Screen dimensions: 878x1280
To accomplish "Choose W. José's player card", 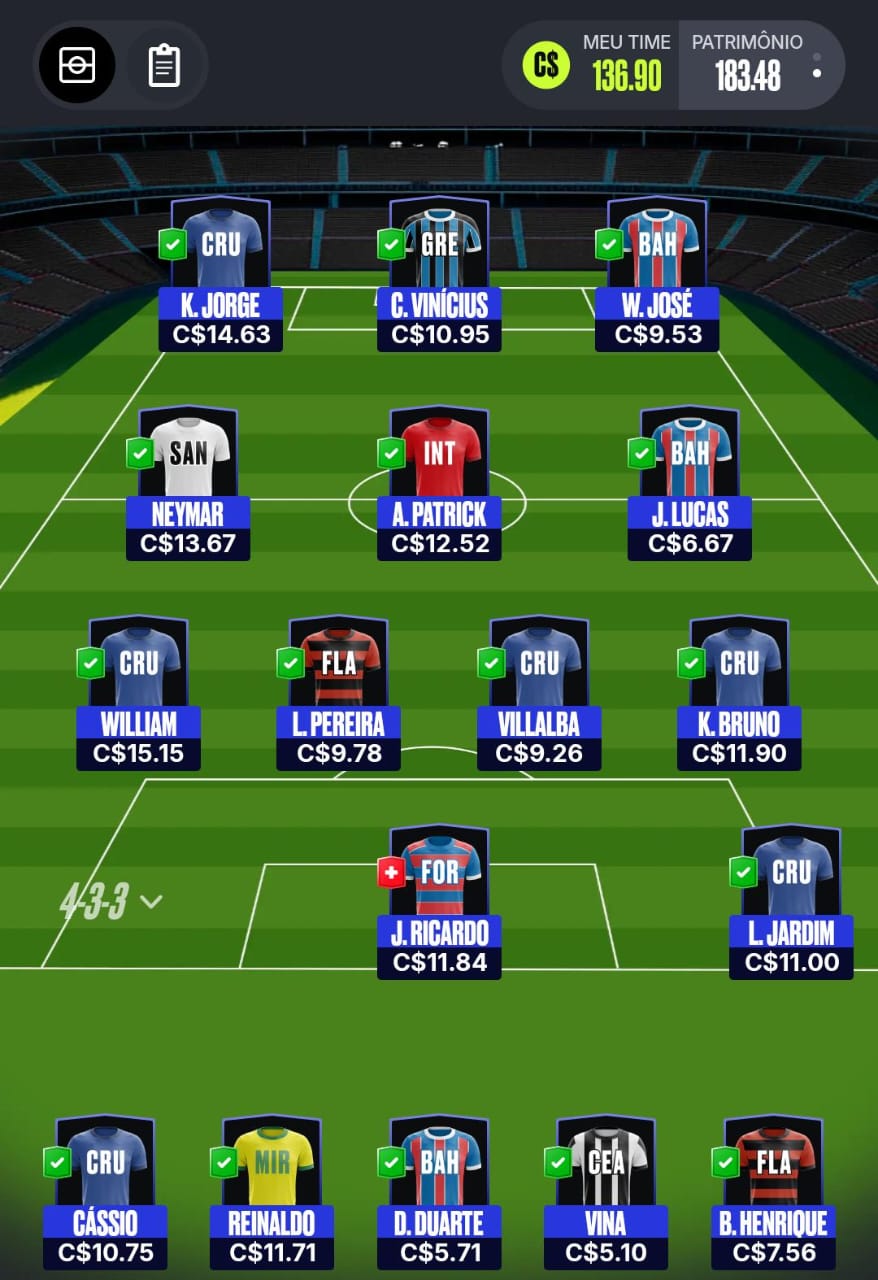I will 657,270.
